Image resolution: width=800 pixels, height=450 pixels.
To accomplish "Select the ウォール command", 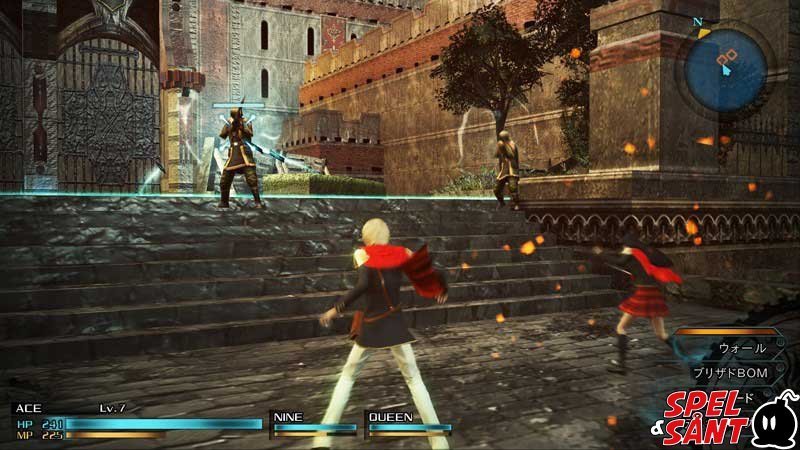I will point(742,349).
